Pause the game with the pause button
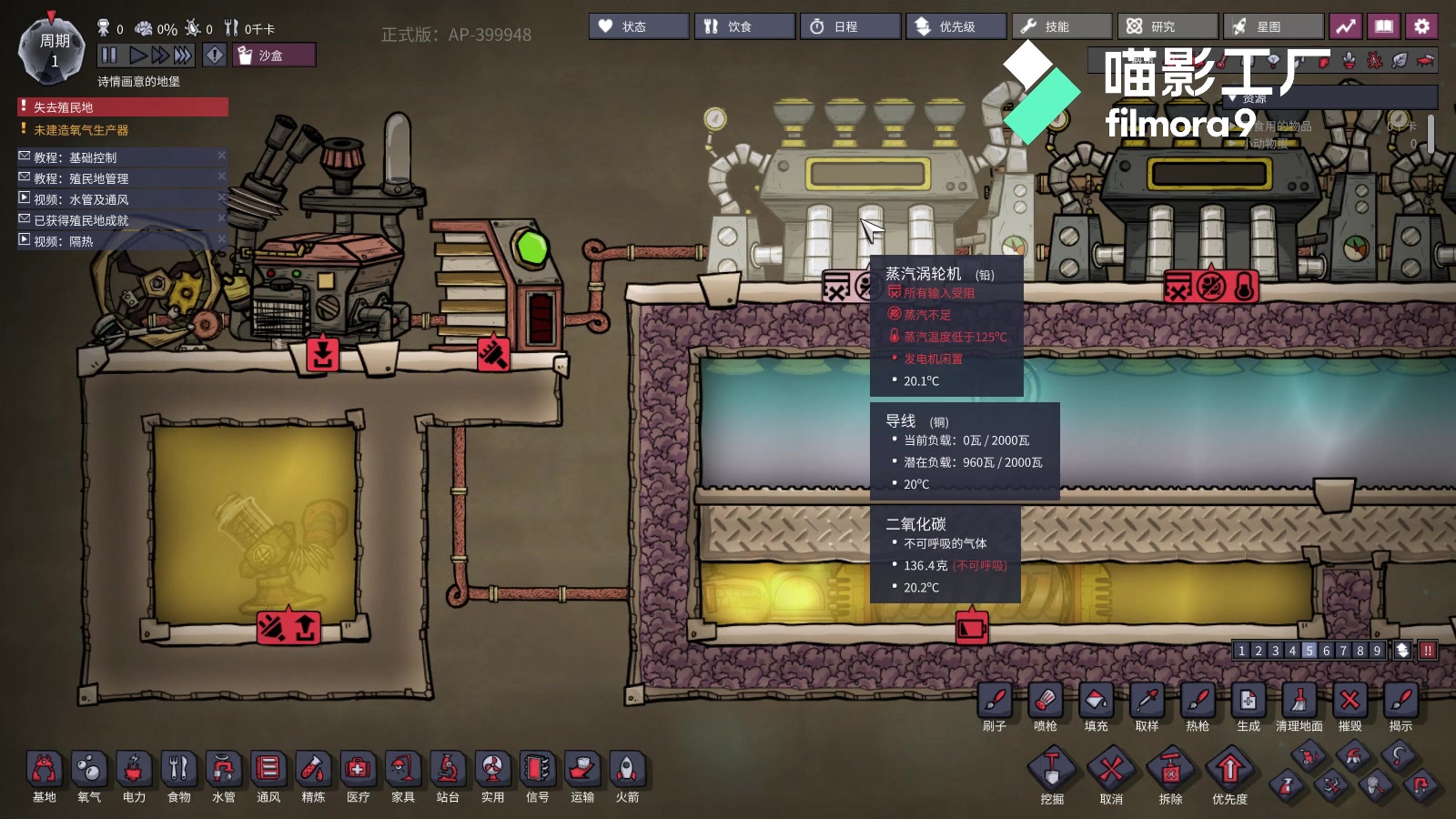The image size is (1456, 819). click(109, 56)
